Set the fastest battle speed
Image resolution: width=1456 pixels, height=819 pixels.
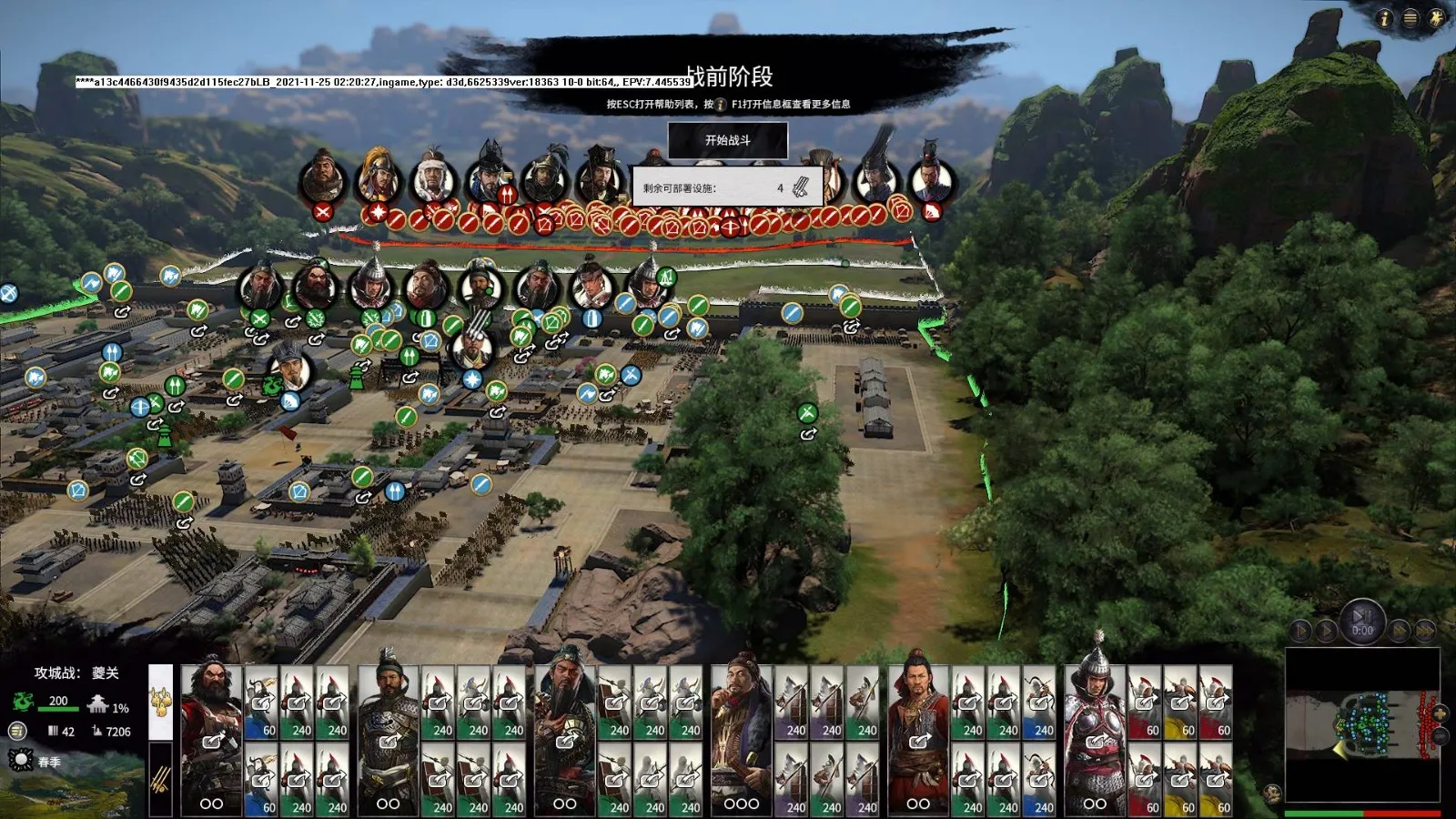(1424, 630)
